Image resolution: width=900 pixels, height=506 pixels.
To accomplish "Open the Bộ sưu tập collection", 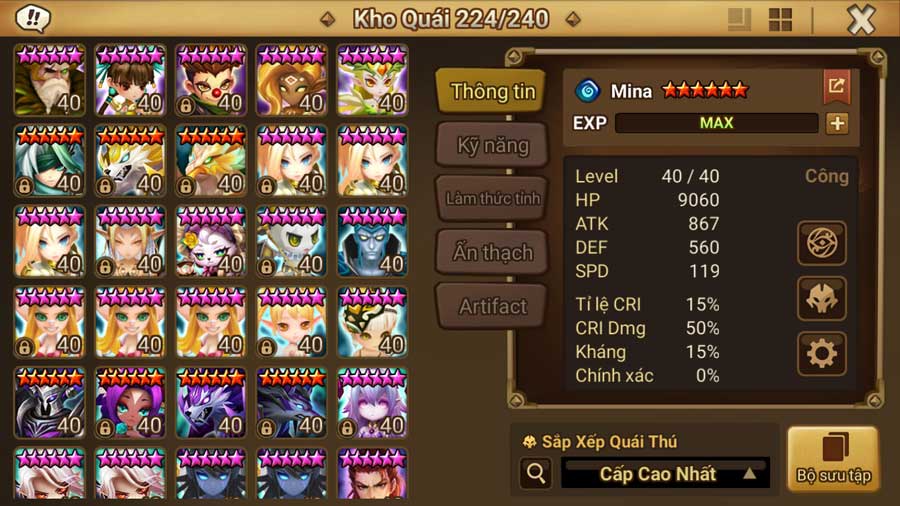I will pyautogui.click(x=832, y=459).
